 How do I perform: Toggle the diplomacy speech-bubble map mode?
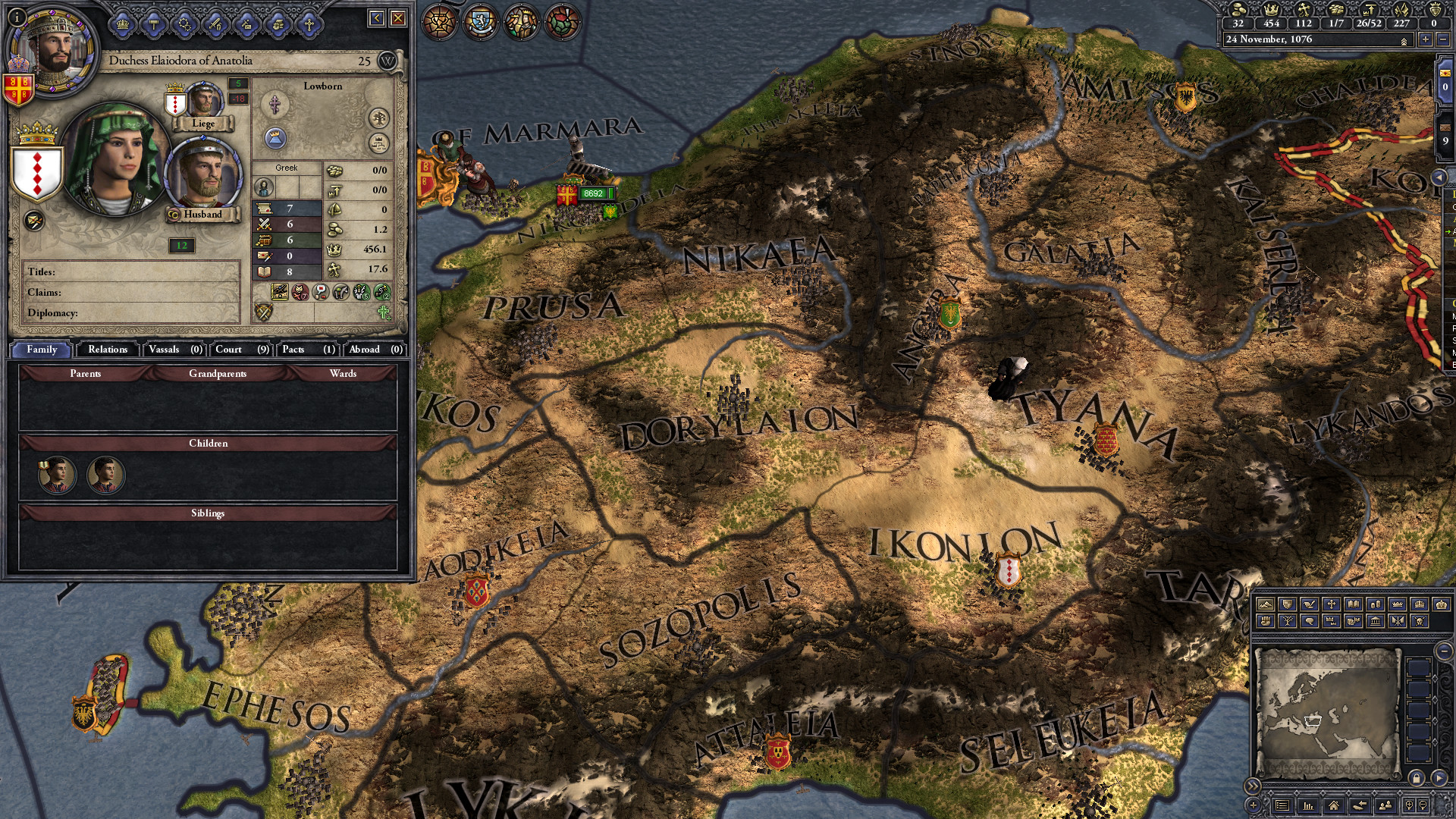click(1310, 622)
